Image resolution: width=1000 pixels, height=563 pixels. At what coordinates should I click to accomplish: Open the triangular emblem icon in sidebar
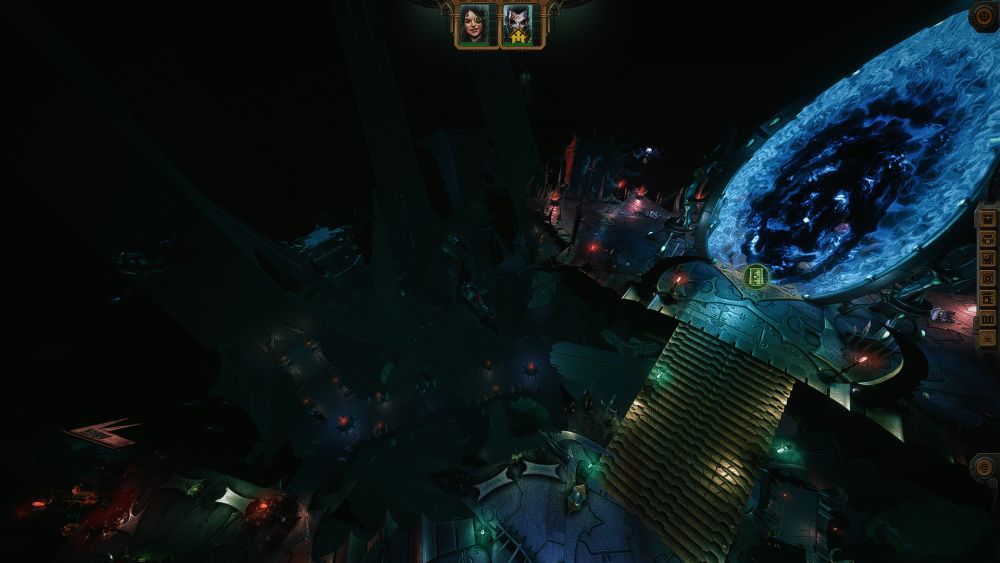(x=988, y=339)
